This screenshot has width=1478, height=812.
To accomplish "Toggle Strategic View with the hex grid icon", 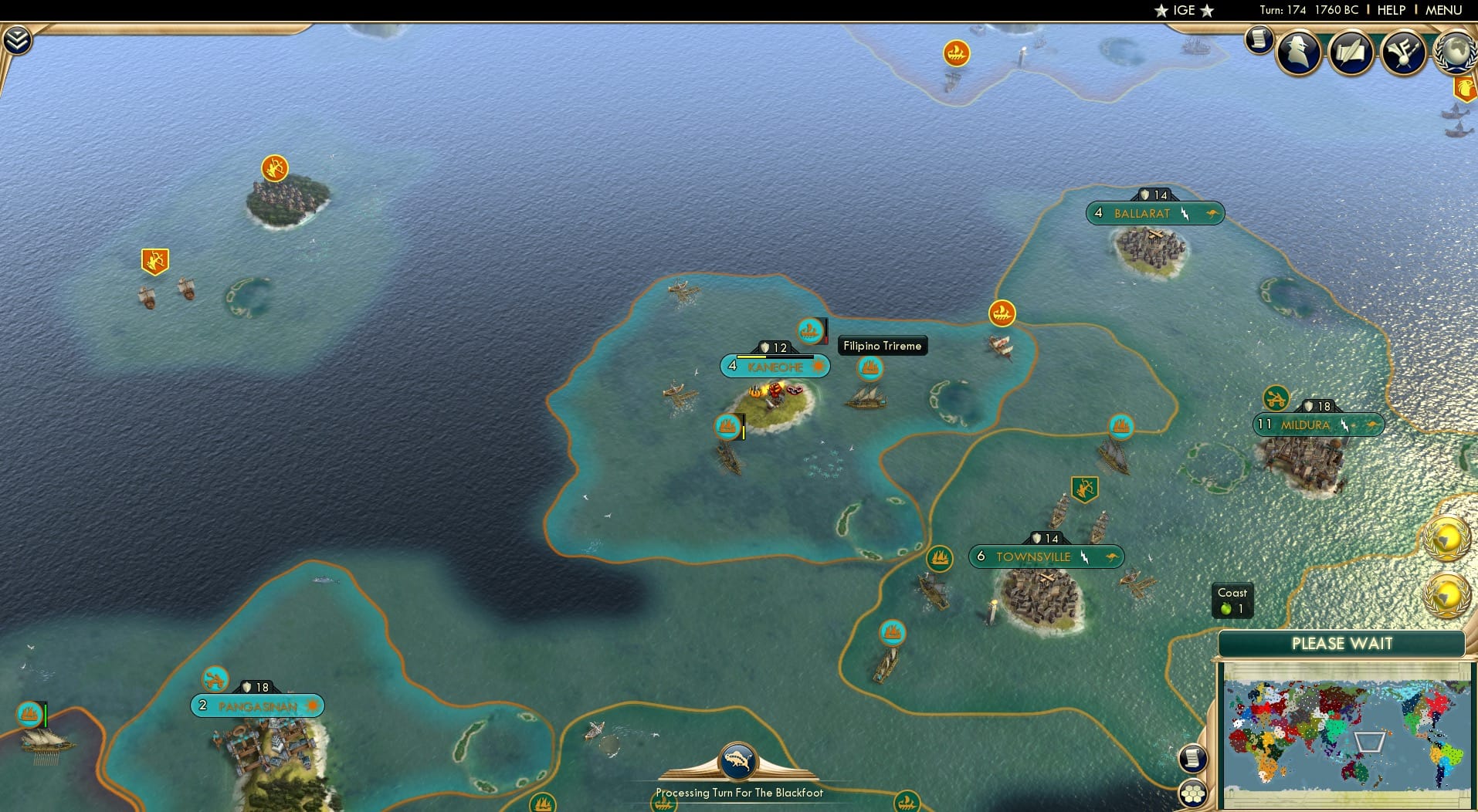I will 1194,792.
